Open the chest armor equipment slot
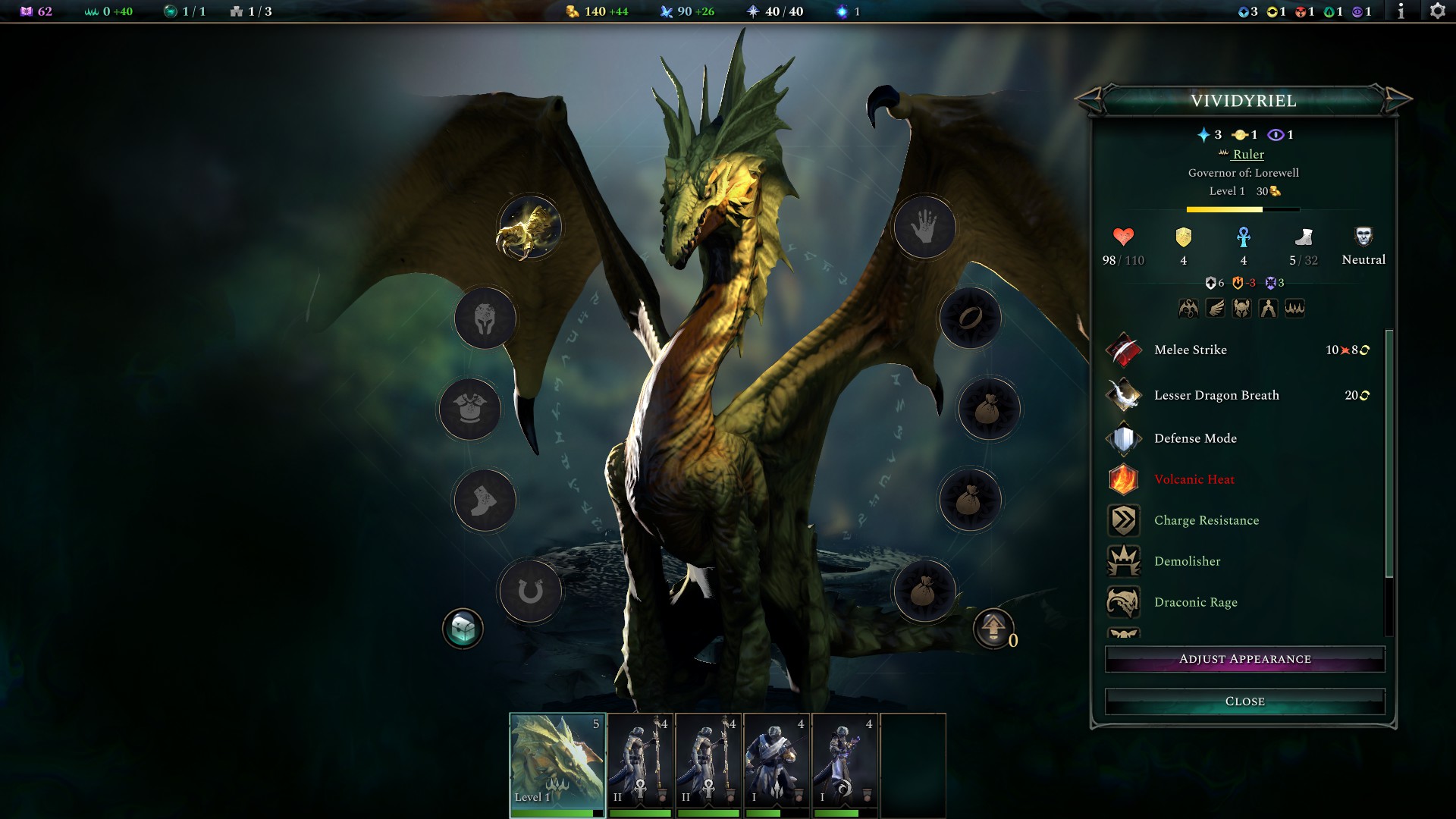This screenshot has height=819, width=1456. coord(469,409)
